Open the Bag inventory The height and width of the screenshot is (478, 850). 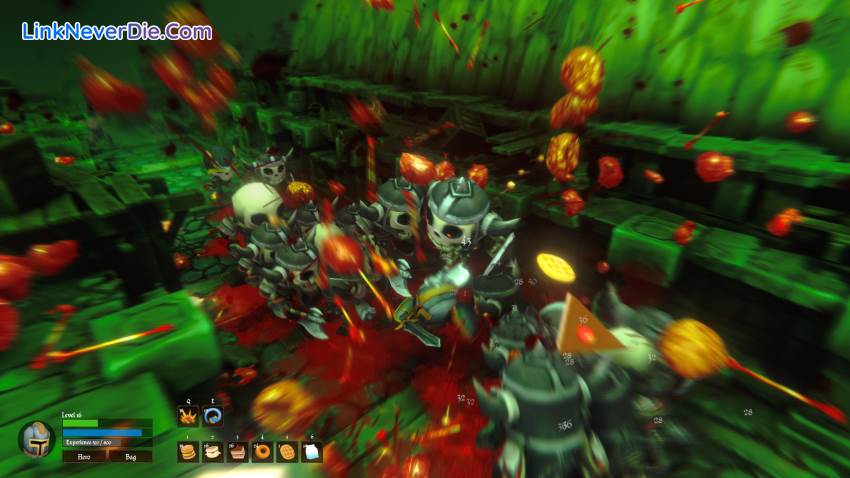coord(131,455)
